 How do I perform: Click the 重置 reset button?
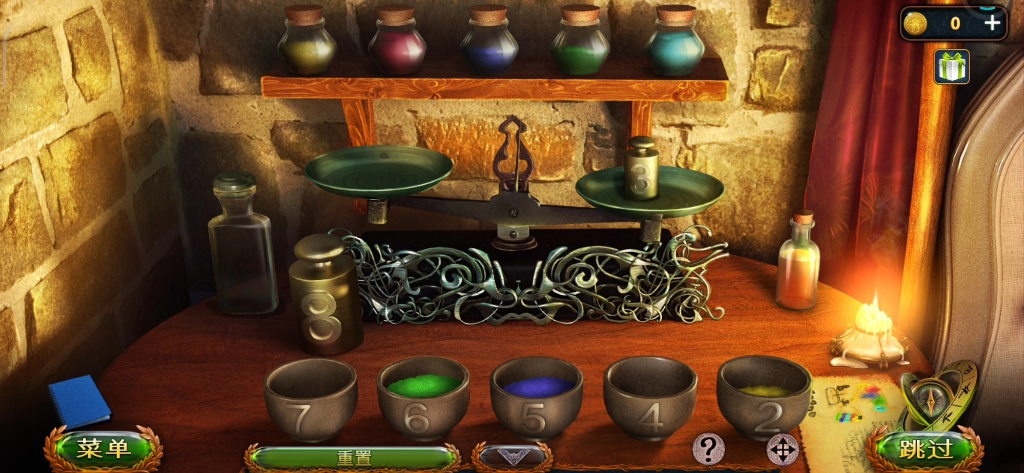(352, 458)
